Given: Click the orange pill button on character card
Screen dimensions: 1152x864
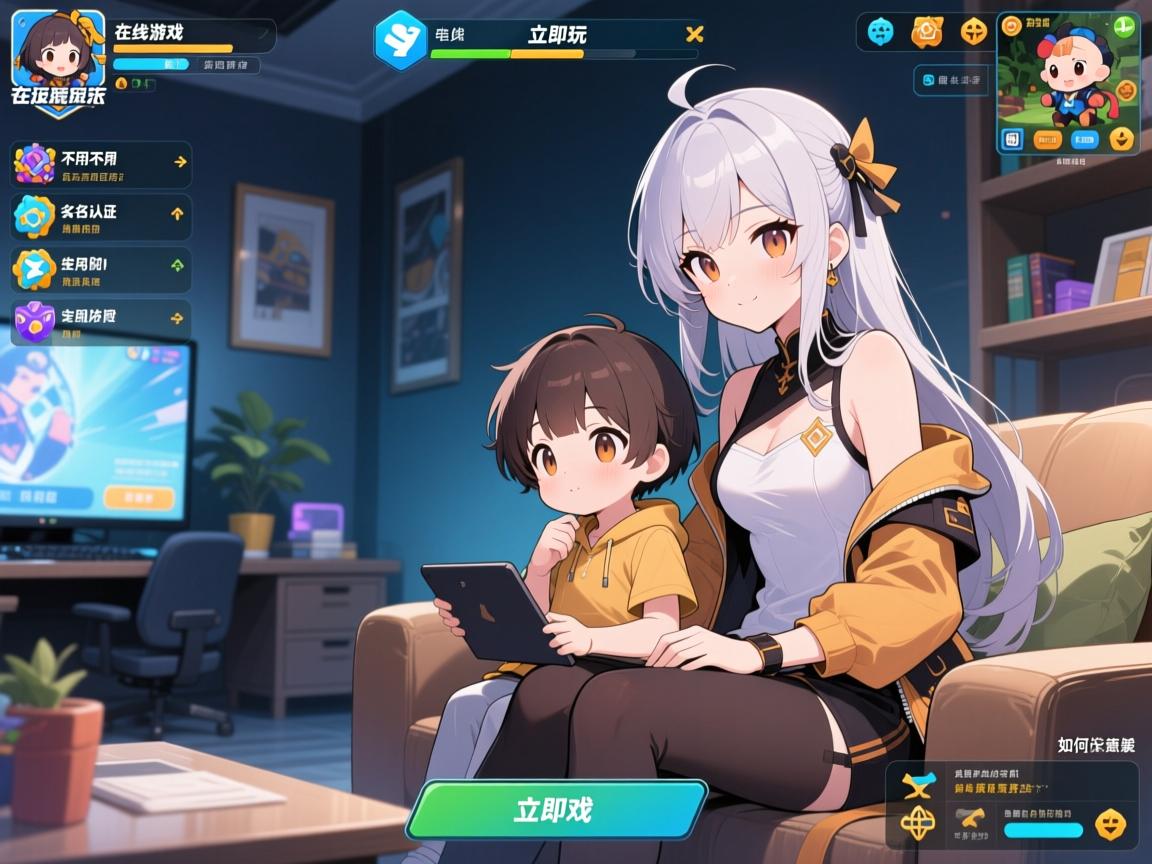Looking at the screenshot, I should 1047,139.
